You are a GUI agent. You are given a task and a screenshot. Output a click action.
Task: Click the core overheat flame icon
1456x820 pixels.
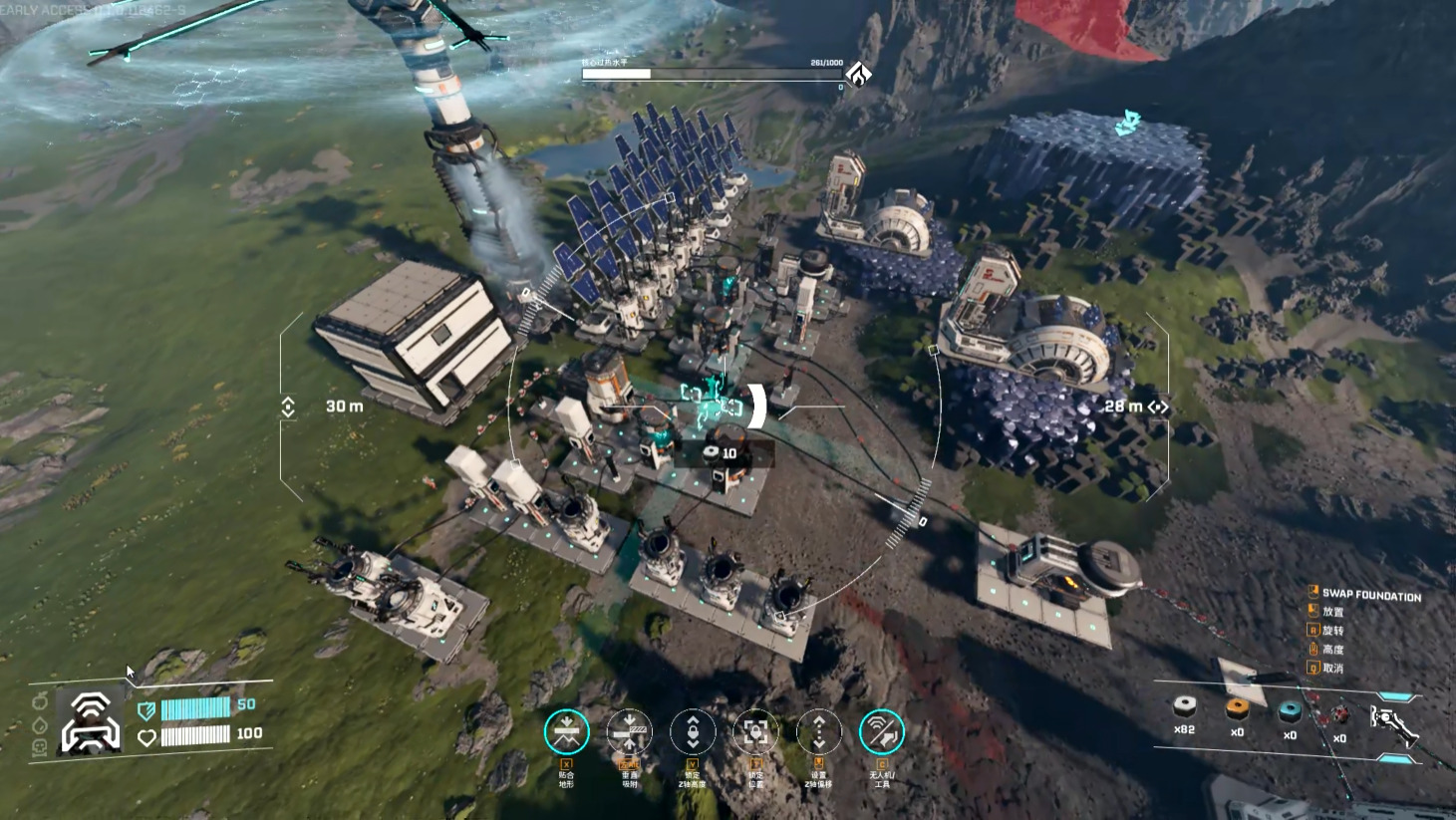click(x=859, y=74)
